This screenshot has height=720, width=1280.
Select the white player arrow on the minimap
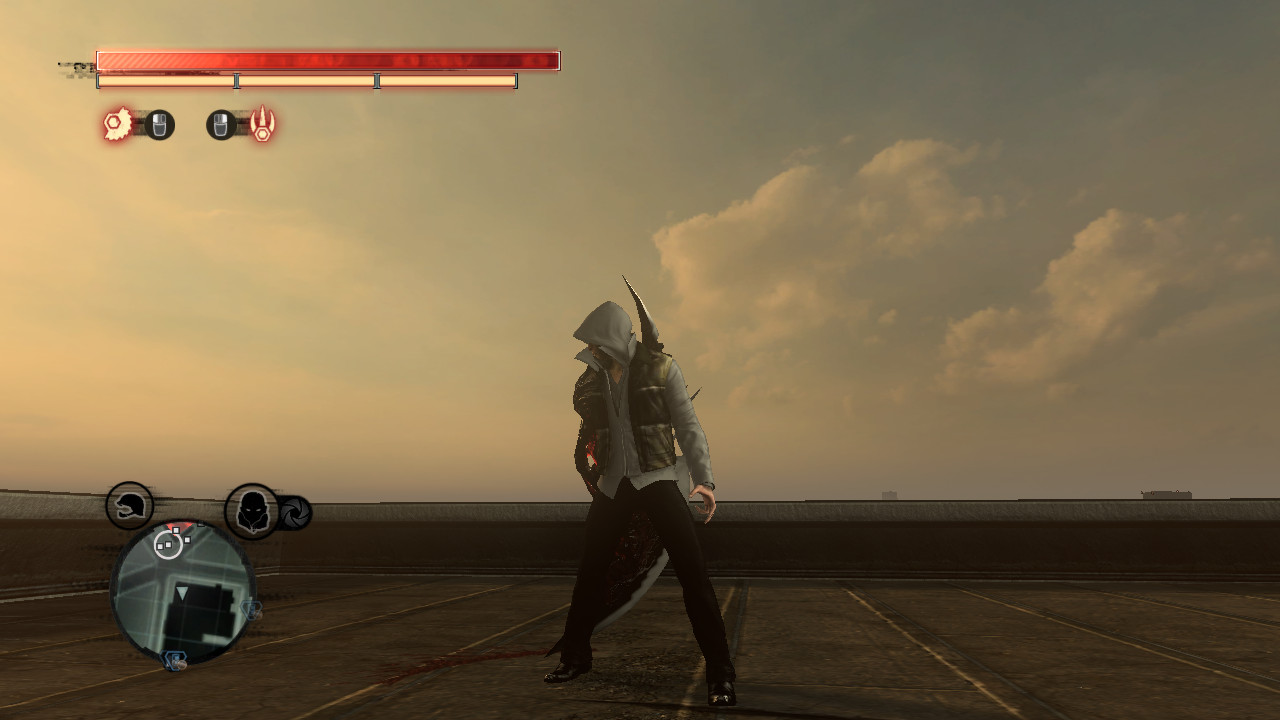(x=182, y=593)
